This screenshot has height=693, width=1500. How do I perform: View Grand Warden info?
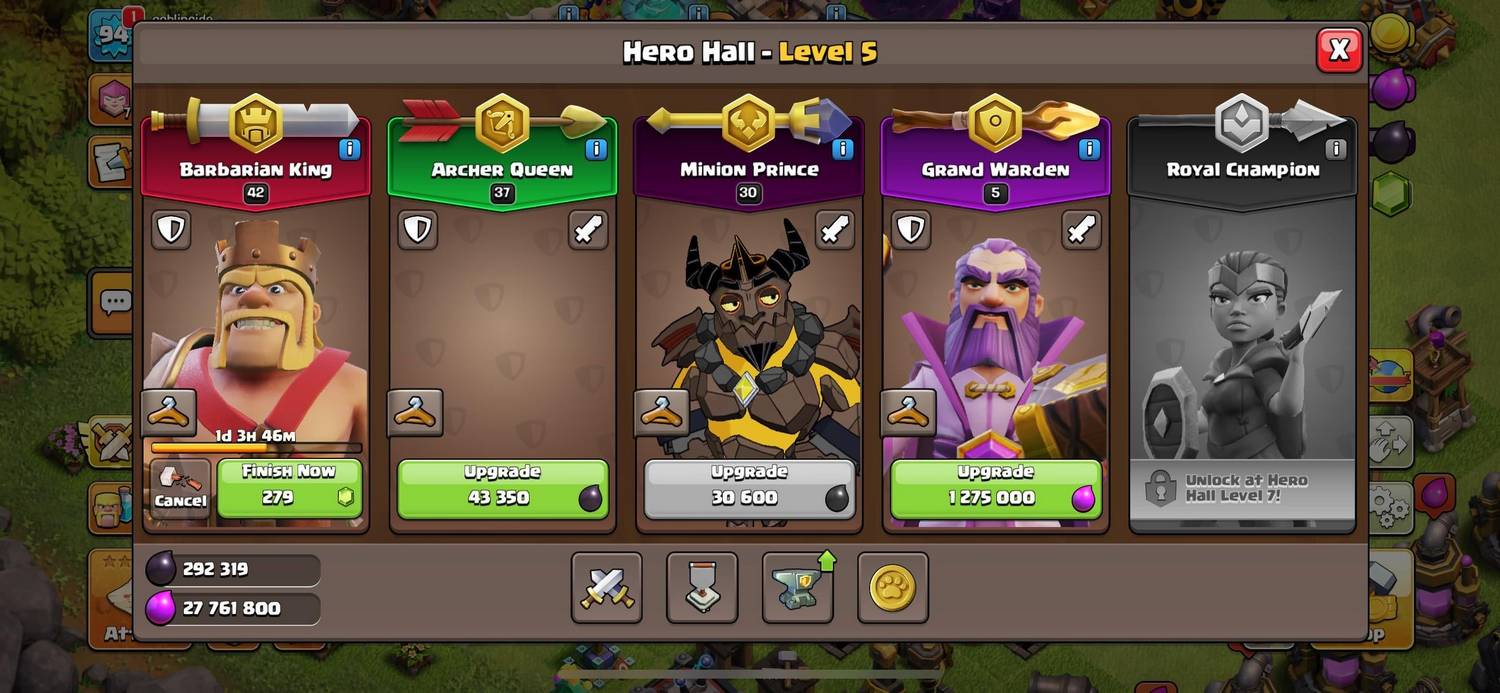click(1089, 149)
